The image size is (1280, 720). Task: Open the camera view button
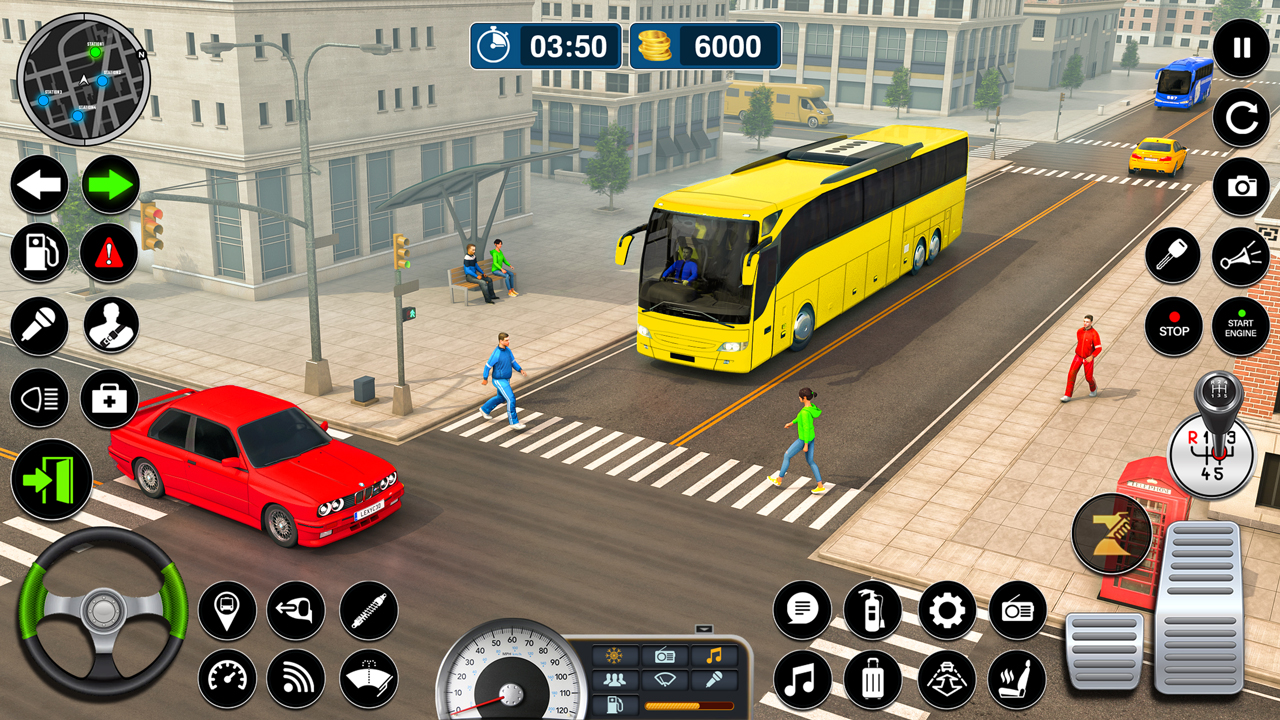(1241, 187)
